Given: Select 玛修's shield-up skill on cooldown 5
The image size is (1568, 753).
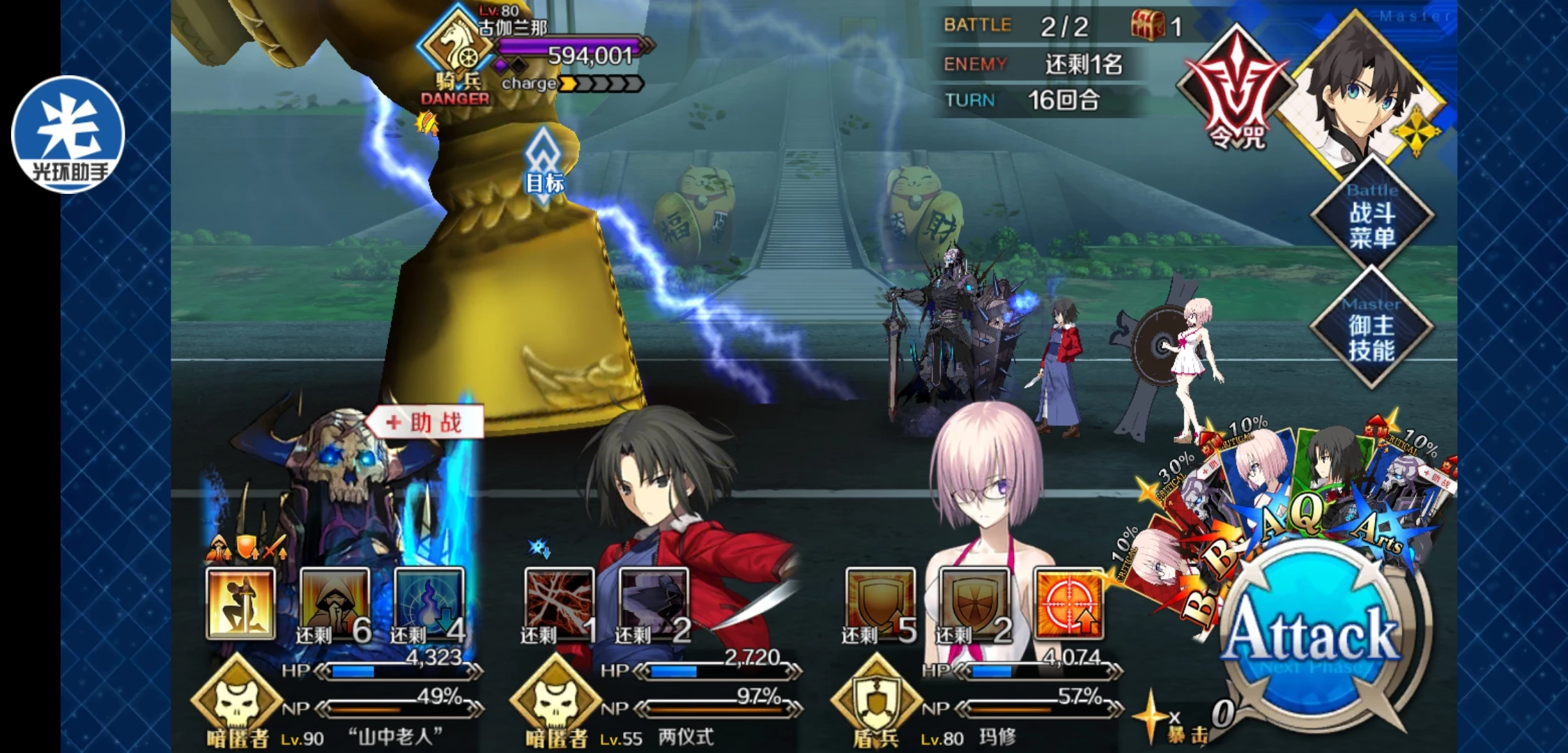Looking at the screenshot, I should [x=879, y=604].
